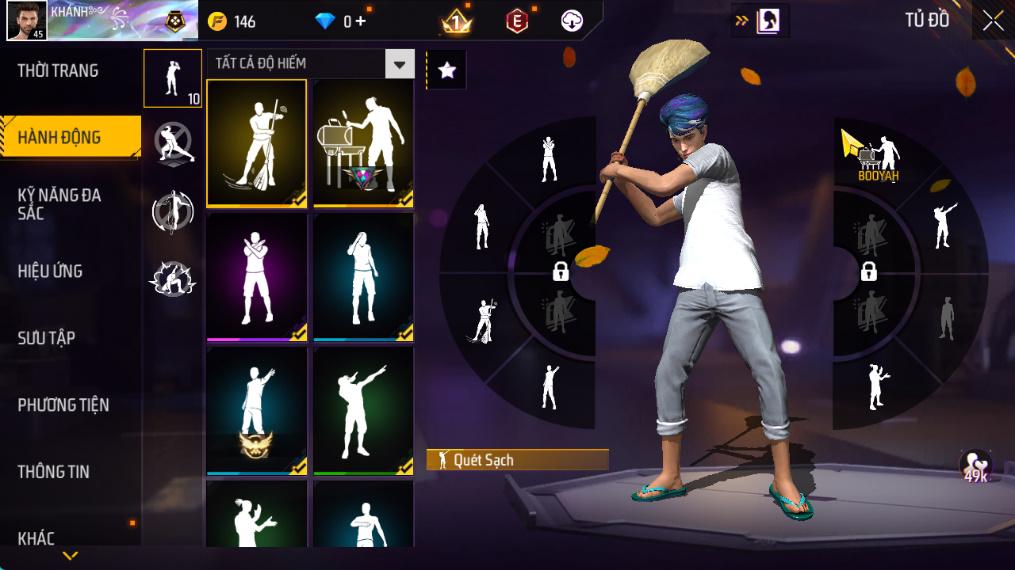Choose the barbecue grill emote tile

tap(363, 143)
